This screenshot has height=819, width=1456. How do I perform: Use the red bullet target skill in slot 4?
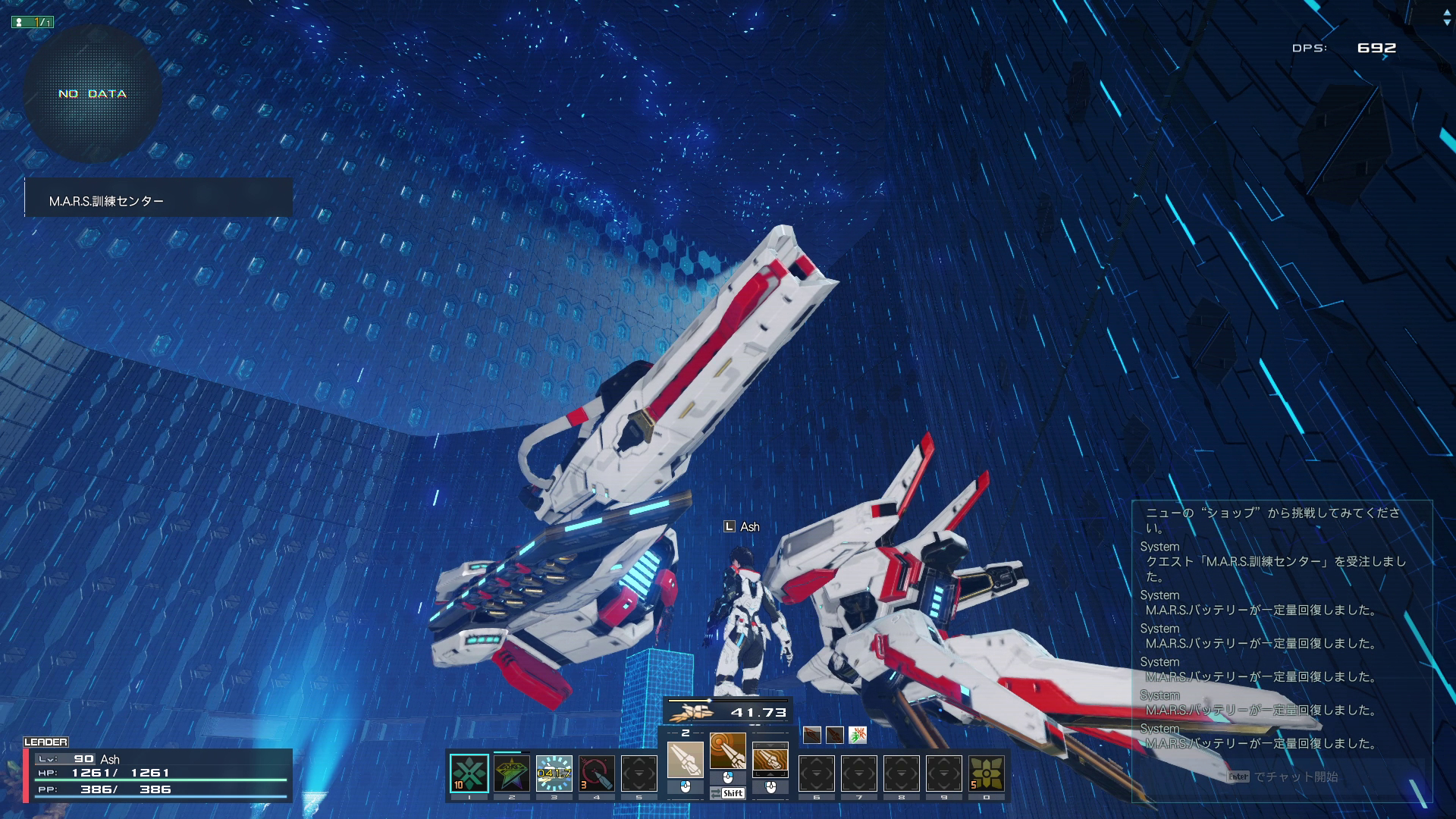point(596,773)
